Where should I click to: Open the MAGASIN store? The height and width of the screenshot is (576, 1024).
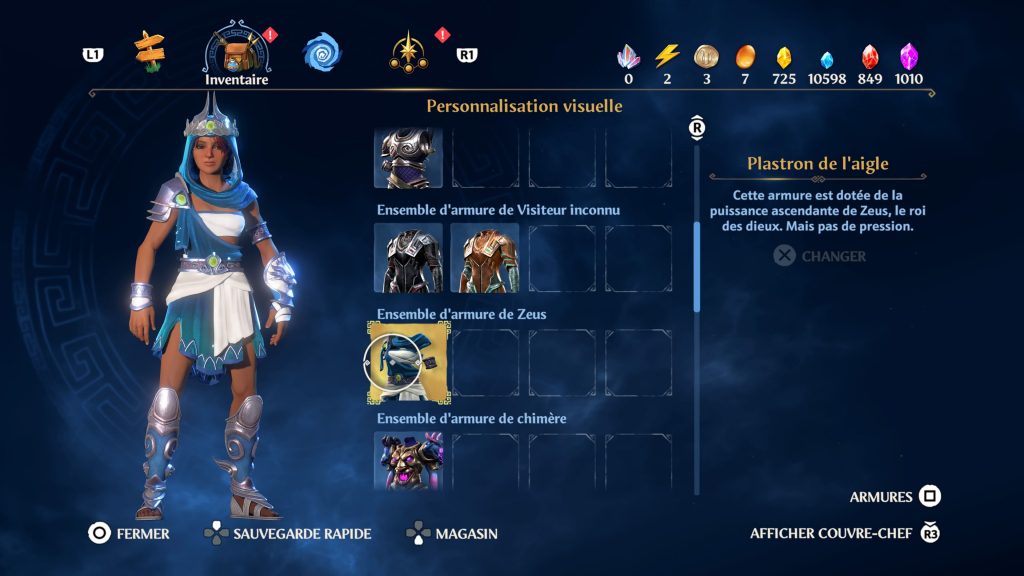452,534
